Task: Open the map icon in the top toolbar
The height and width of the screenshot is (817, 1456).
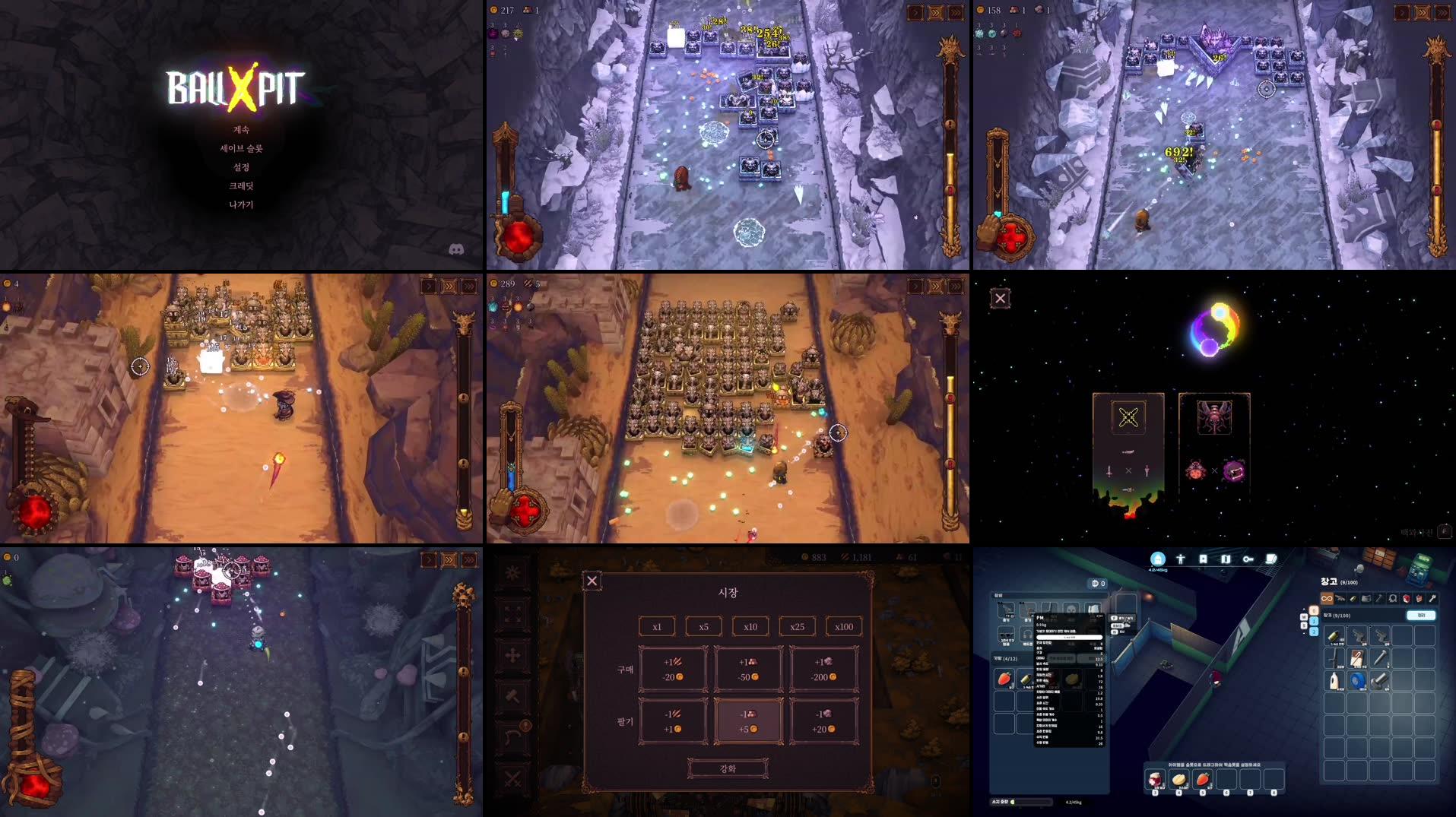Action: 1225,559
